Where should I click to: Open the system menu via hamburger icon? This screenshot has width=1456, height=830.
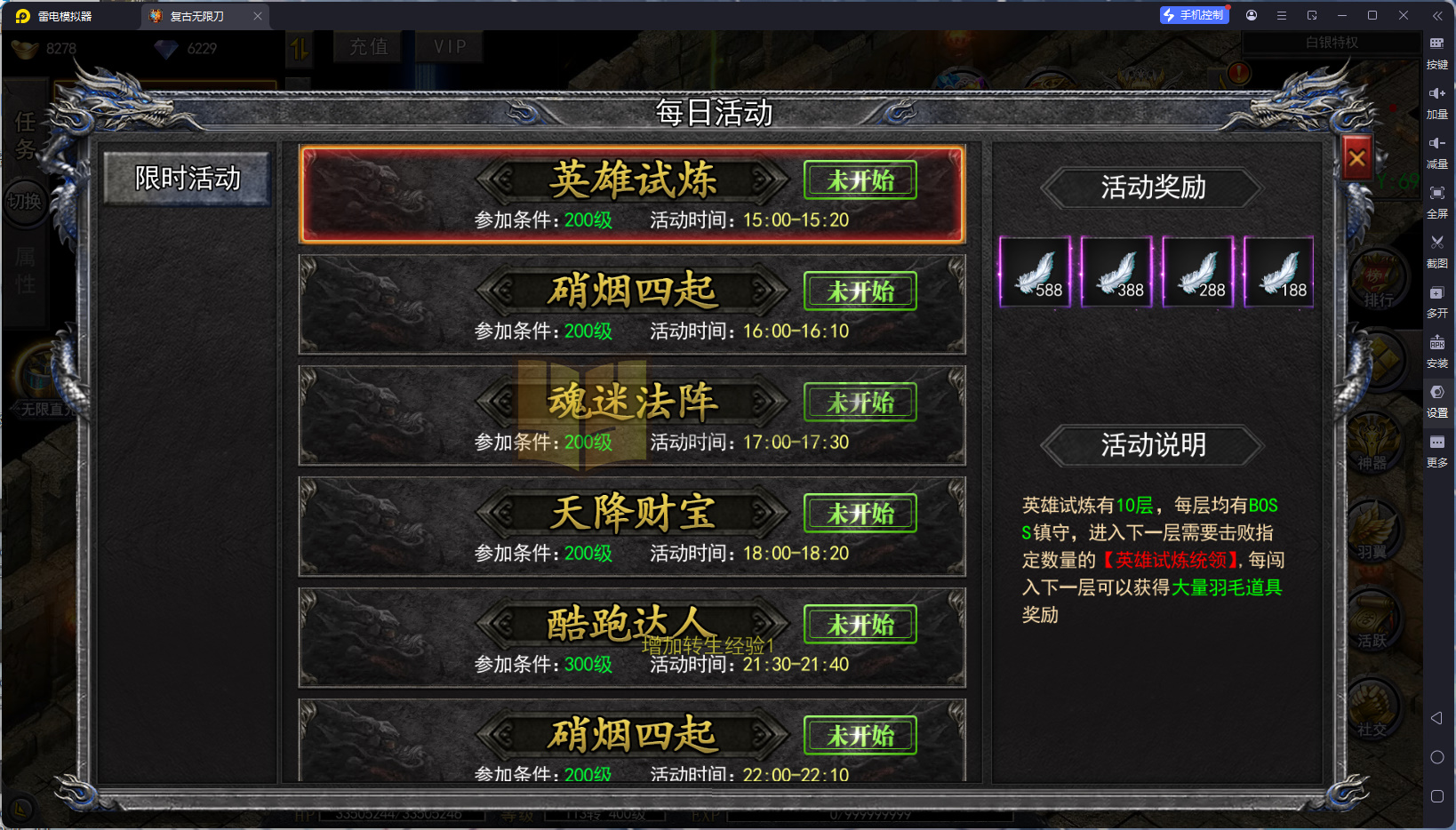click(x=1280, y=15)
